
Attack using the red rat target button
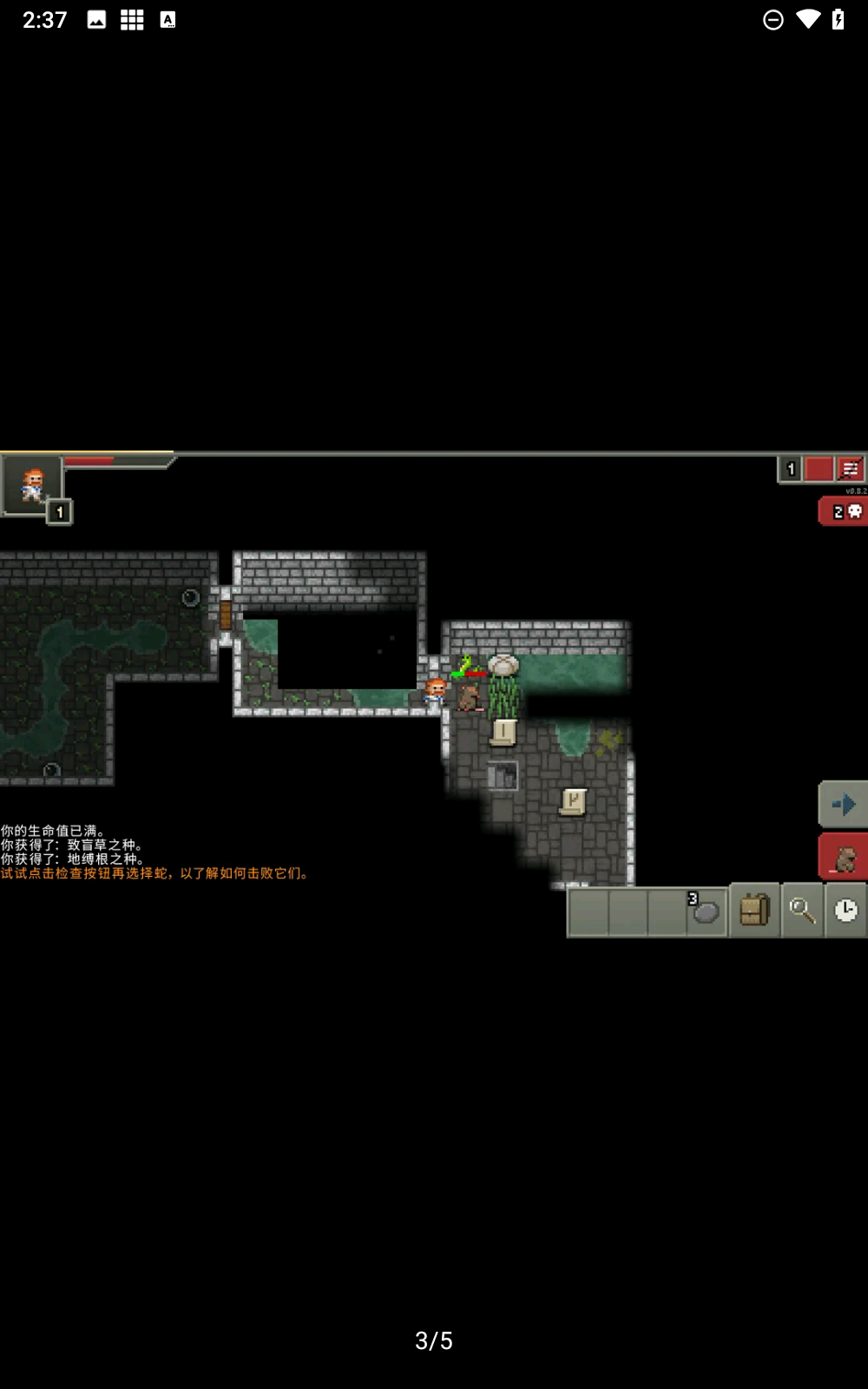point(844,859)
